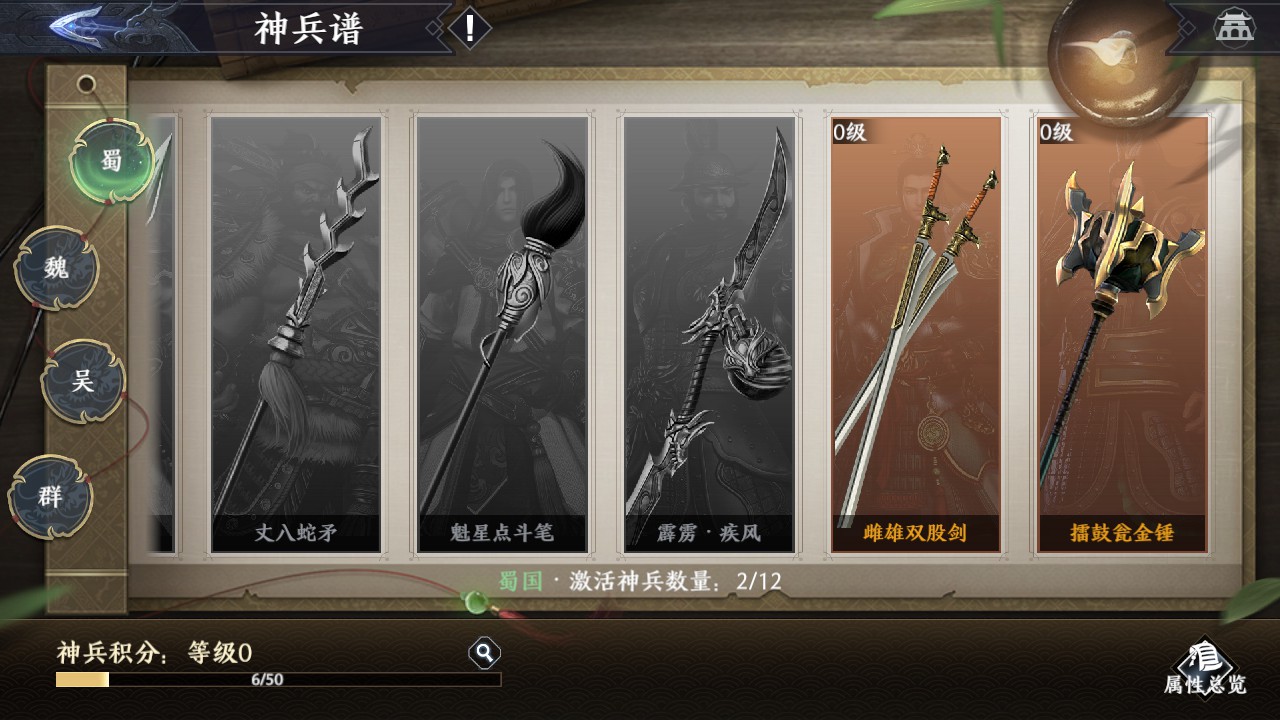Screen dimensions: 1280x720
Task: Select the 丈八蛇矛 weapon card
Action: coord(296,334)
